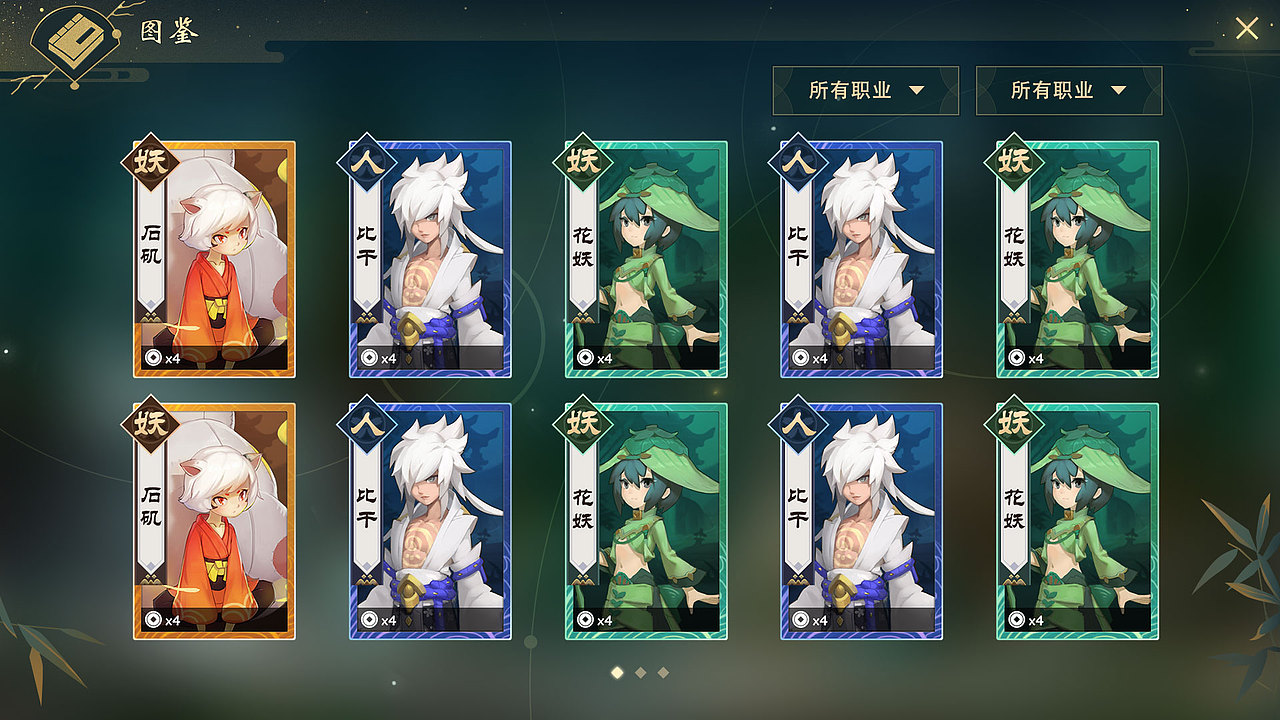This screenshot has width=1280, height=720.
Task: Select the bottom-right 花妖 card
Action: click(x=1079, y=520)
